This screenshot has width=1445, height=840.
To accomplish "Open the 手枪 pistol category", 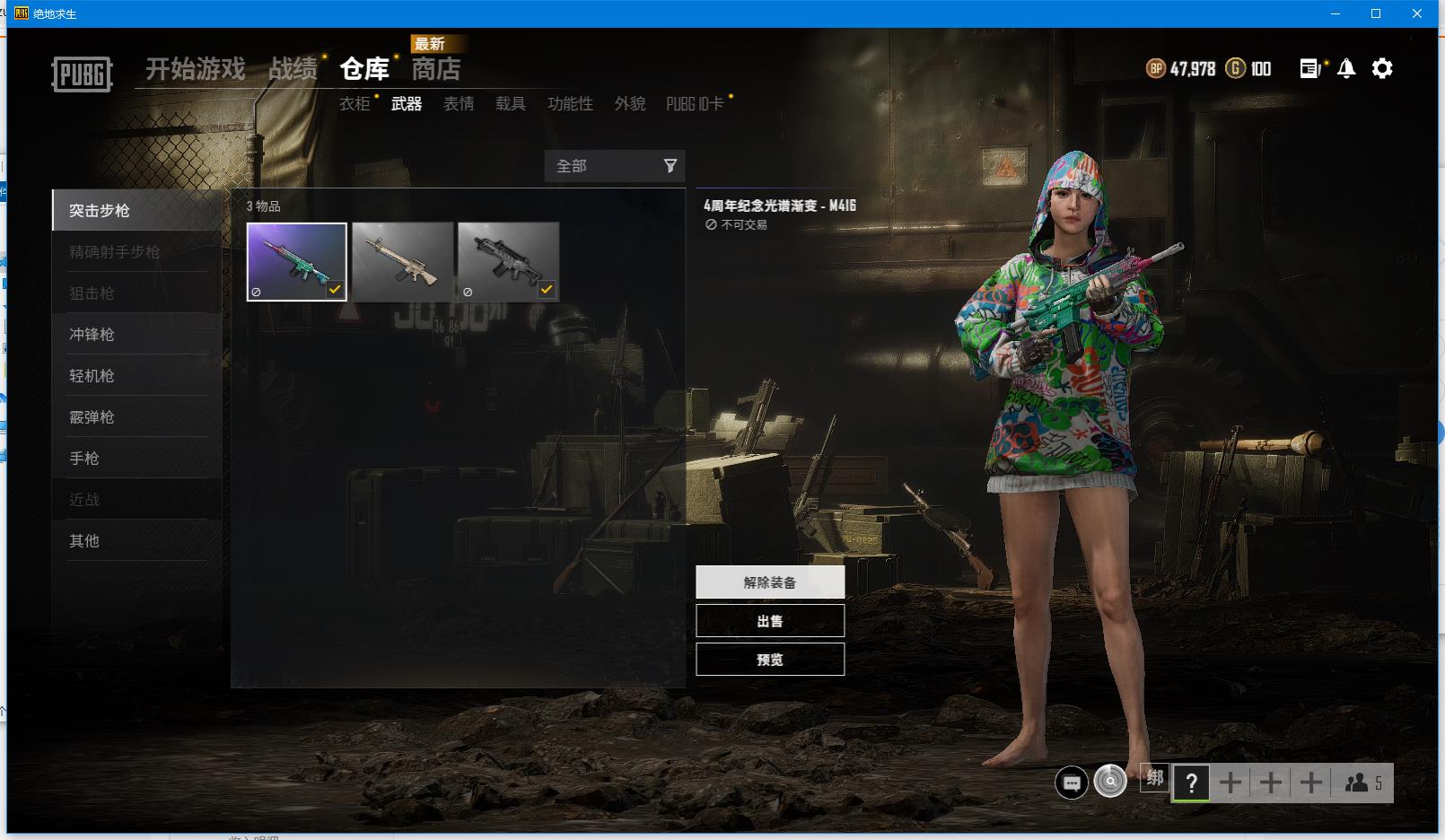I will [84, 459].
